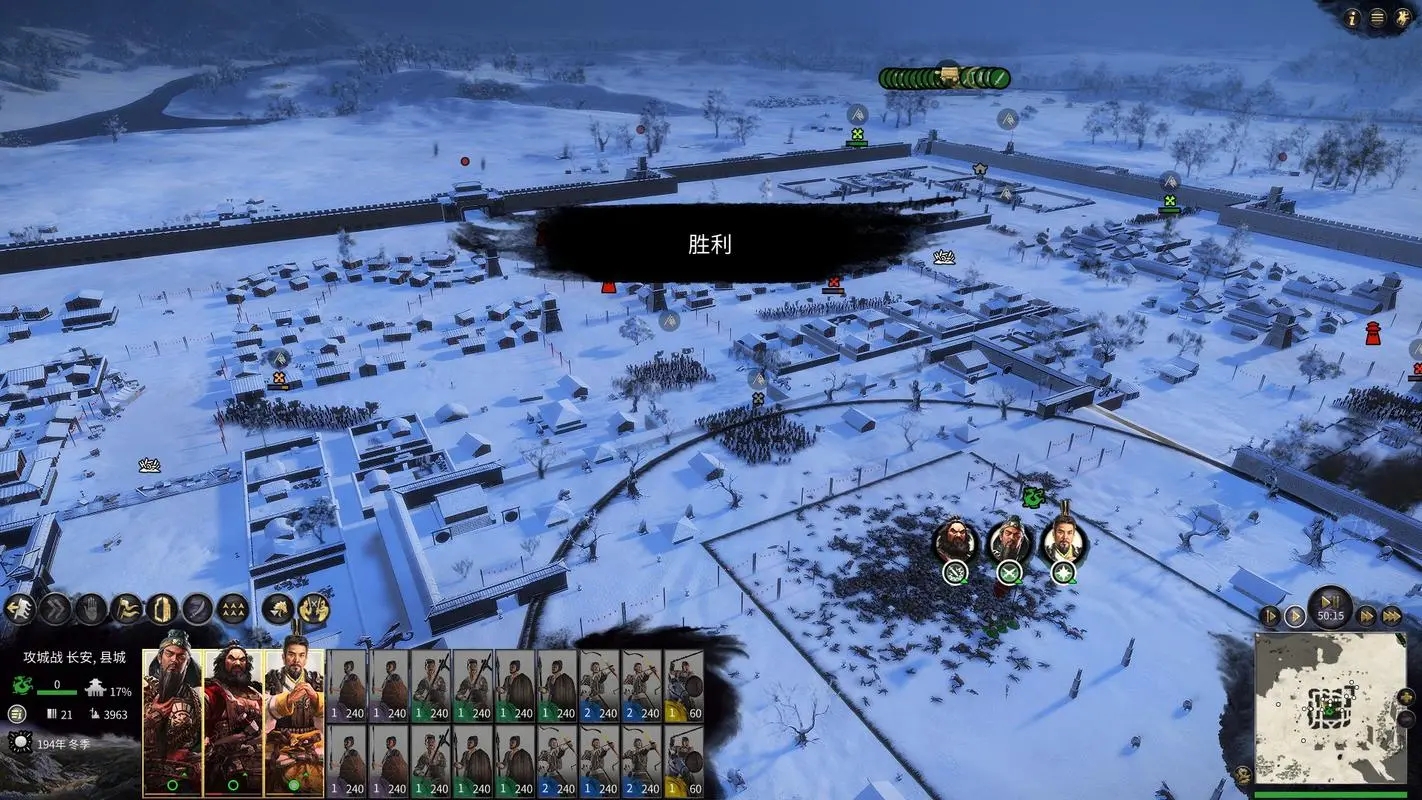Set battle speed to double fast-forward

click(x=1366, y=616)
